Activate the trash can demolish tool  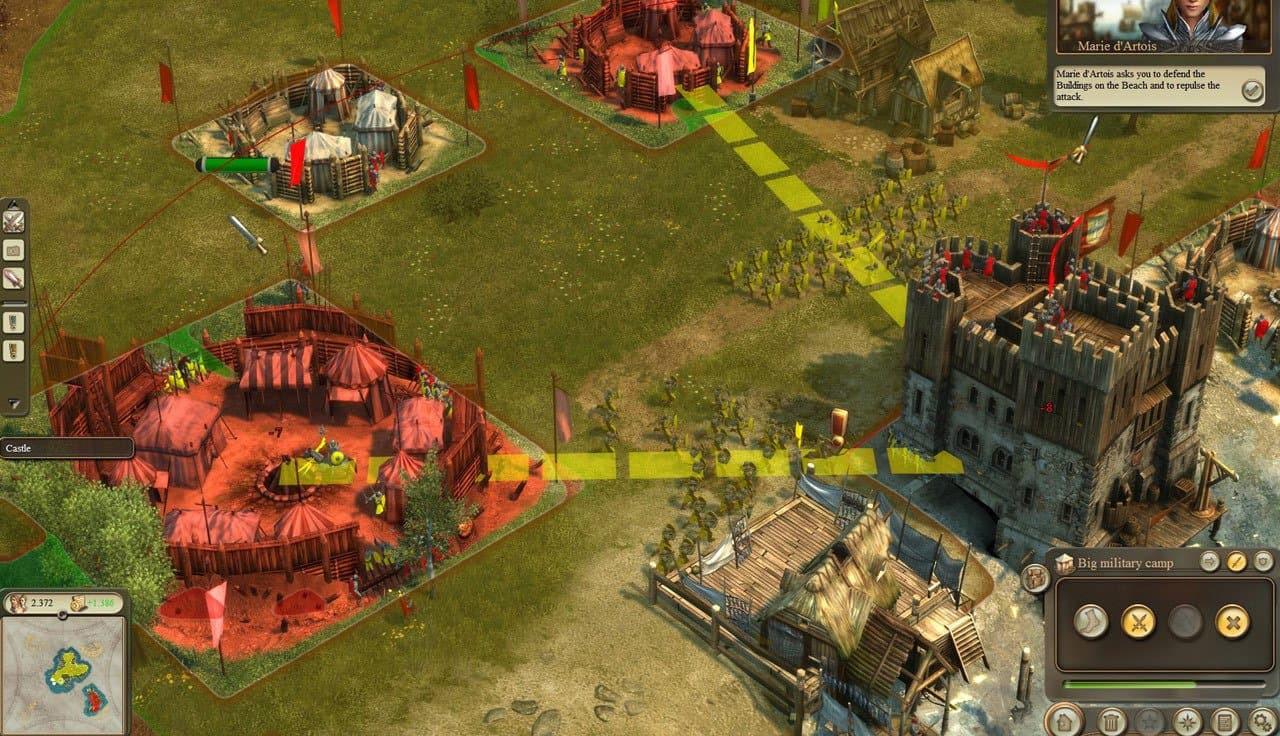(1112, 721)
